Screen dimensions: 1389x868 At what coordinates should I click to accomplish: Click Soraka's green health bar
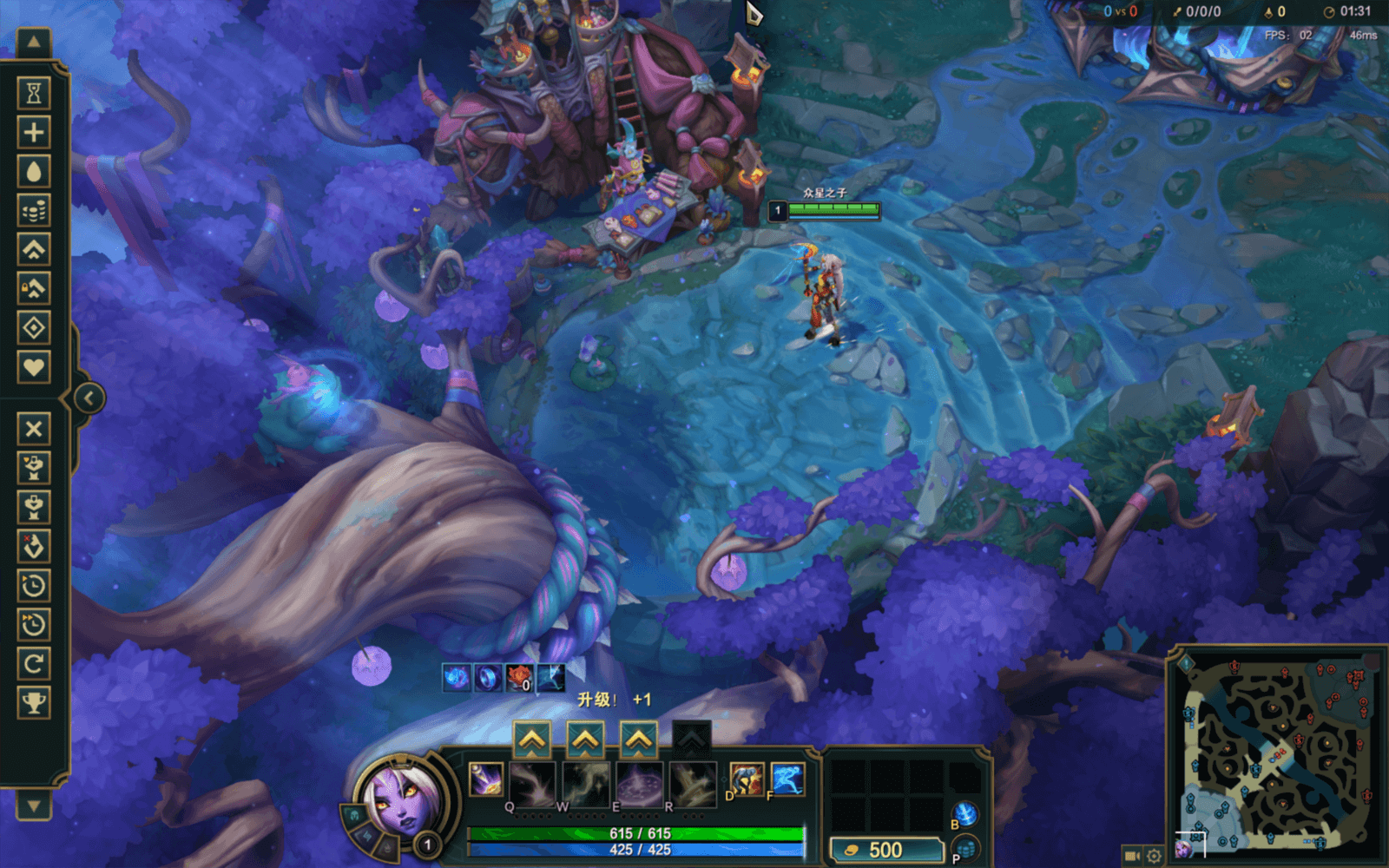point(632,832)
